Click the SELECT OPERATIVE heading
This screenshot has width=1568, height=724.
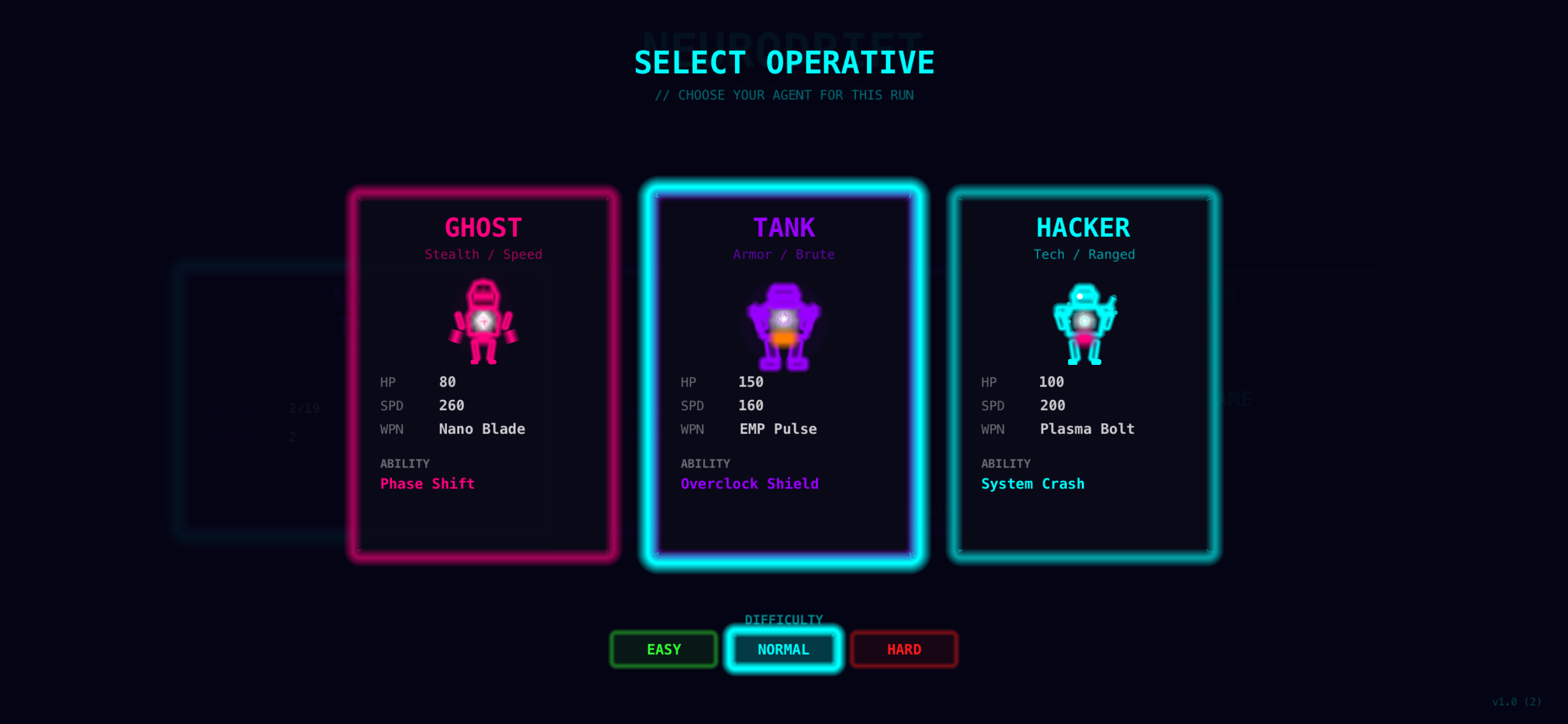[x=784, y=61]
